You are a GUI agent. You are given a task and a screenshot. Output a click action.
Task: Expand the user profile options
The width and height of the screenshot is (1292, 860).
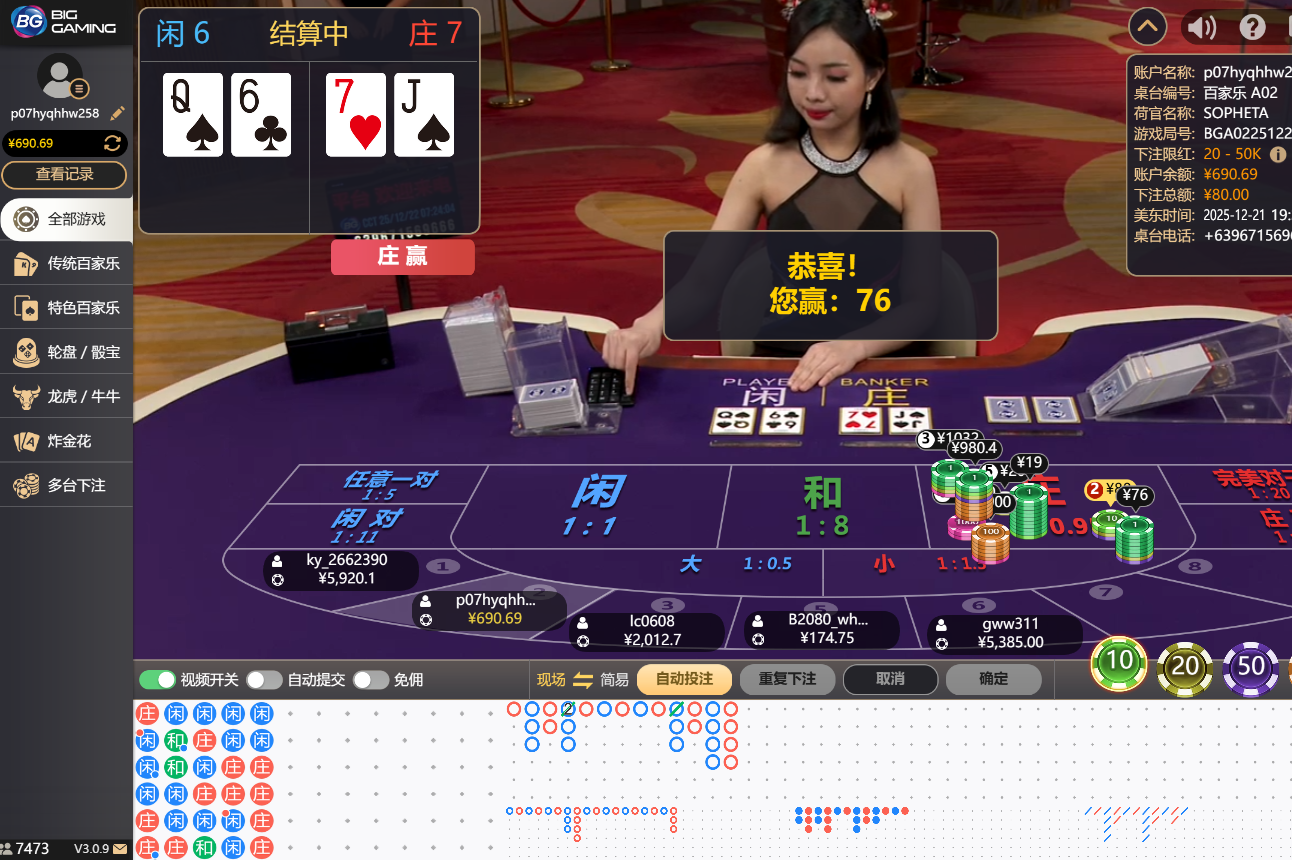[77, 86]
